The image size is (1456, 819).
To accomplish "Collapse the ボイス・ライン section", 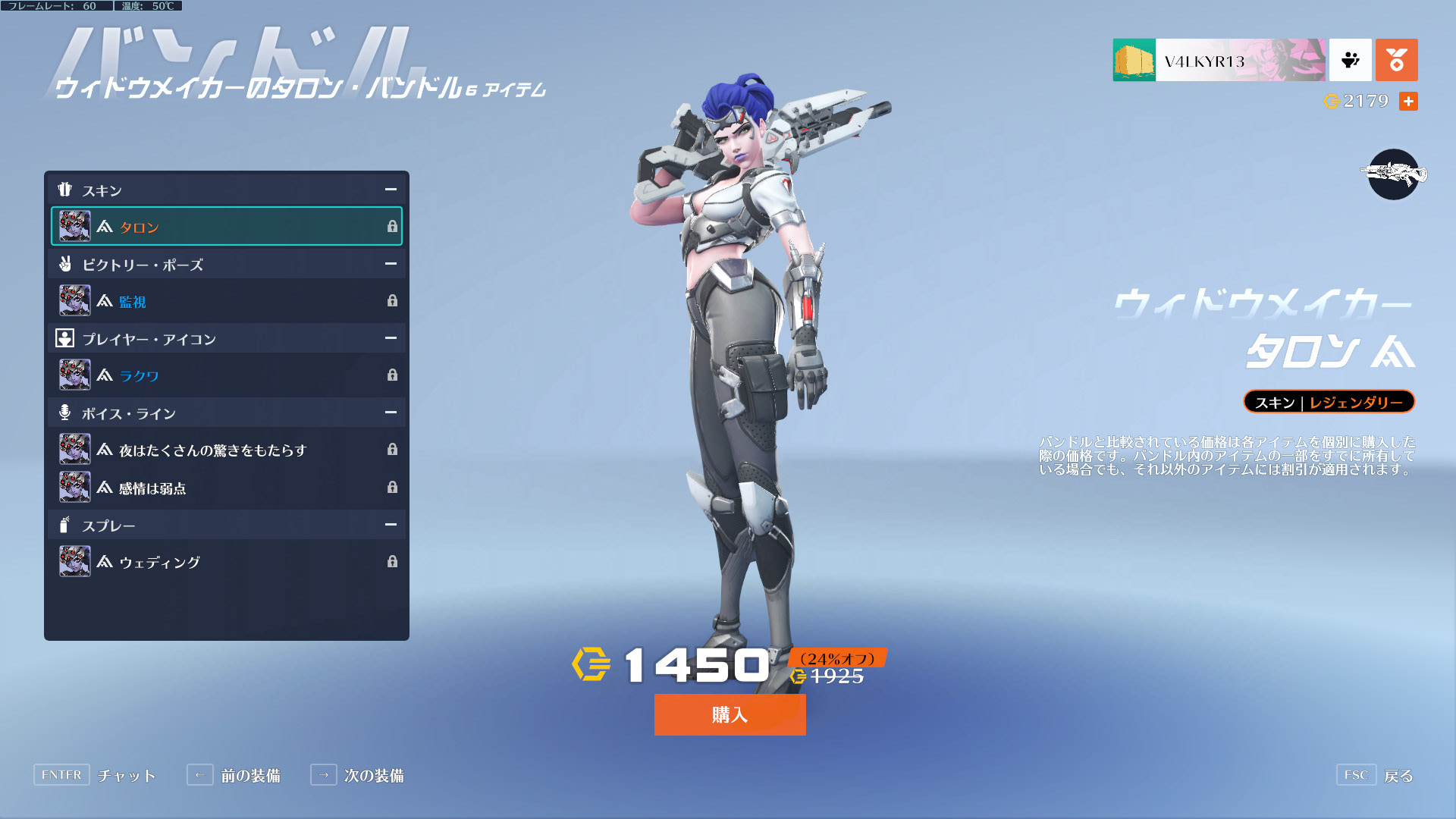I will click(390, 413).
